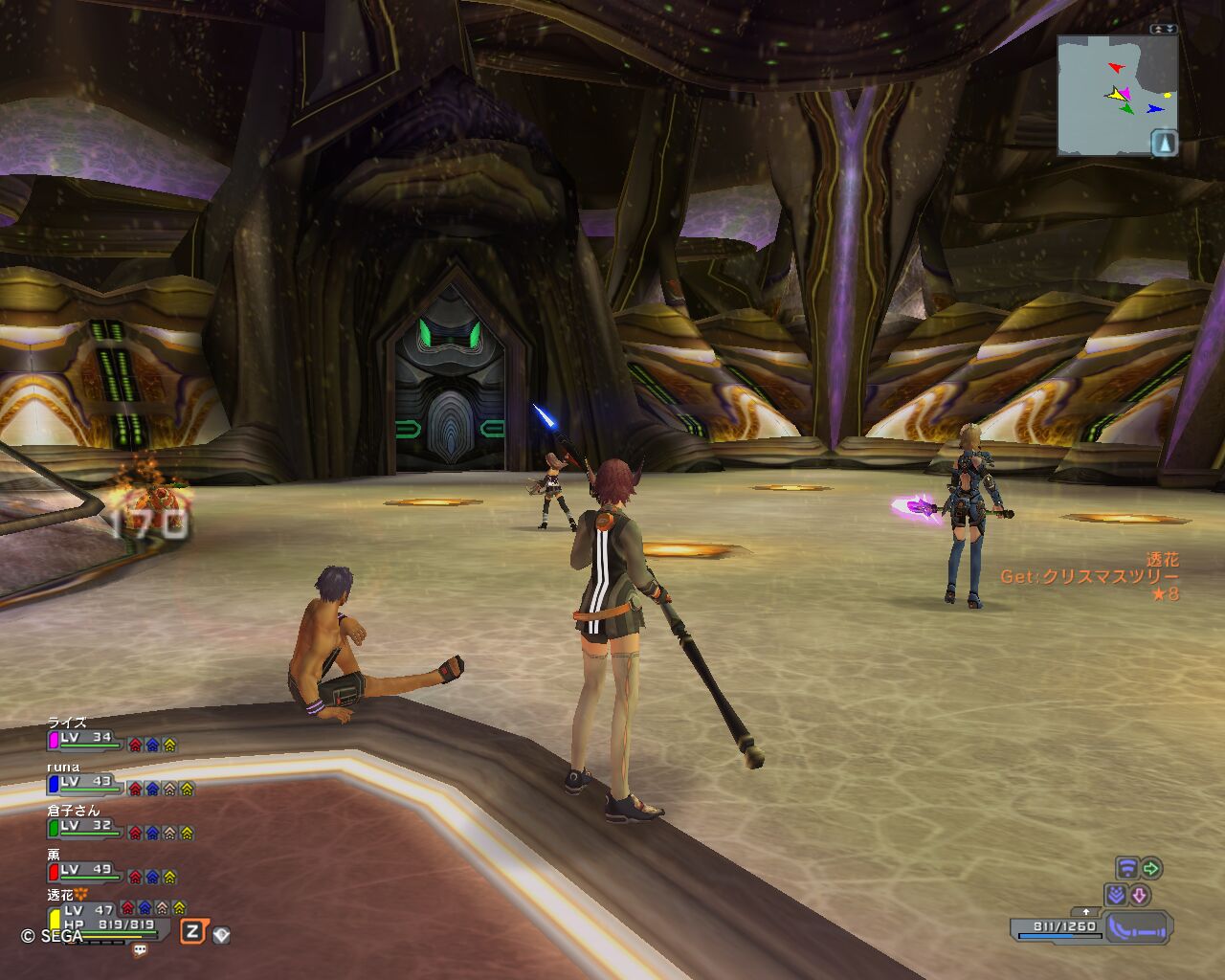Select the purple wave-signal skill icon

coord(1127,868)
